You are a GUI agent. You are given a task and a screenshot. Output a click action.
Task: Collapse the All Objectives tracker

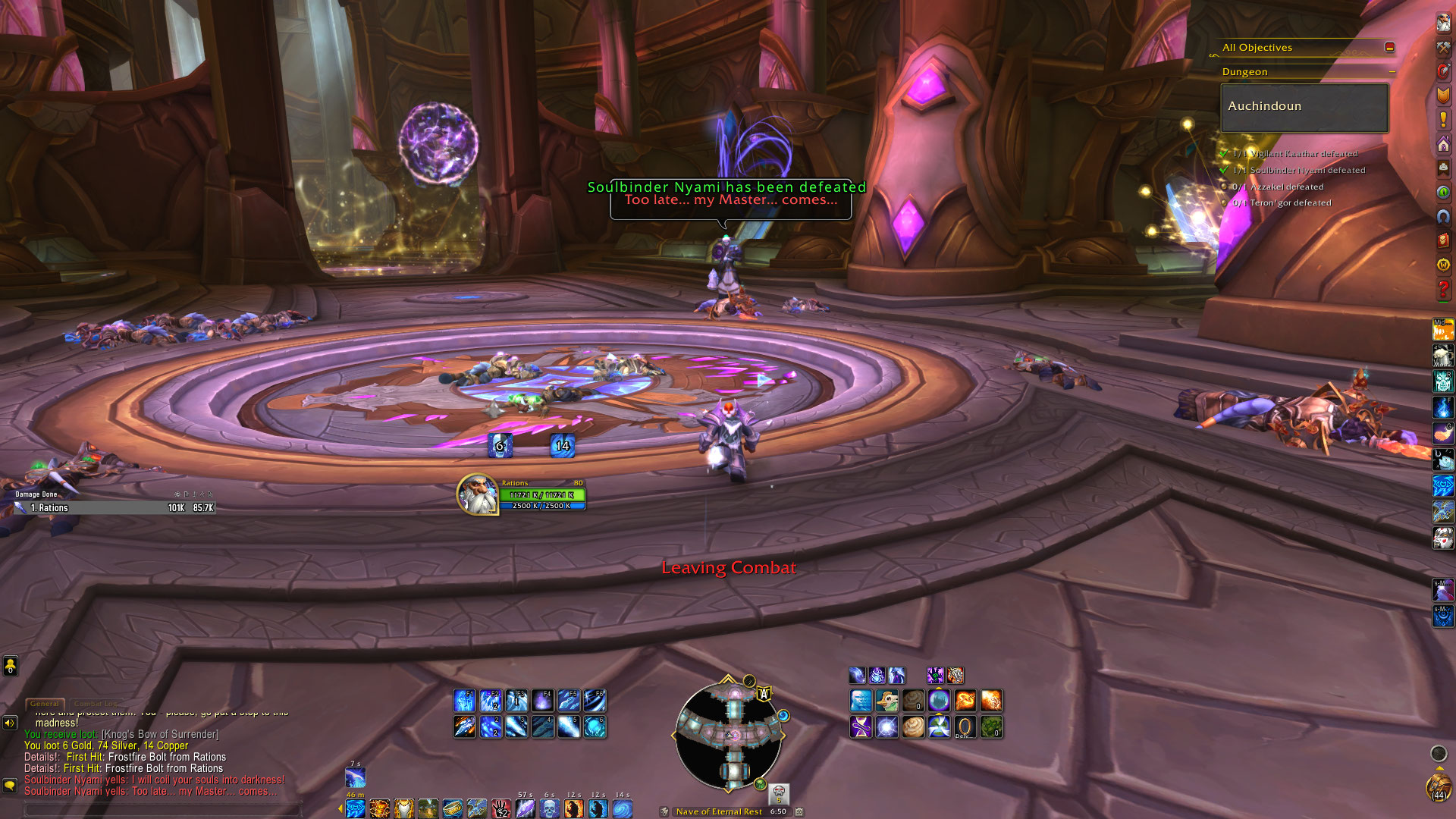point(1389,47)
